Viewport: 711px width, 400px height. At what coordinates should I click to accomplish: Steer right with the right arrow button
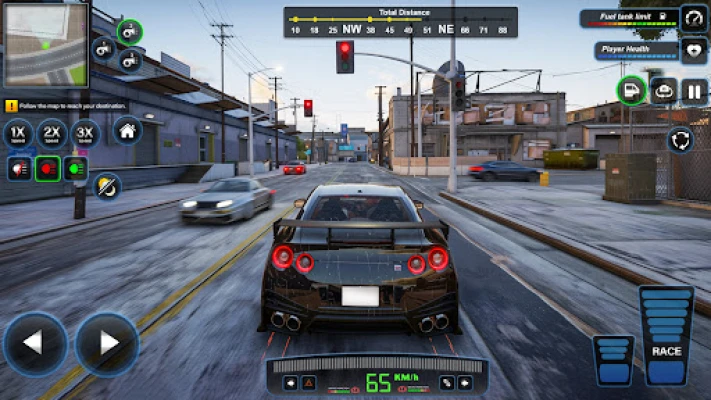point(106,344)
